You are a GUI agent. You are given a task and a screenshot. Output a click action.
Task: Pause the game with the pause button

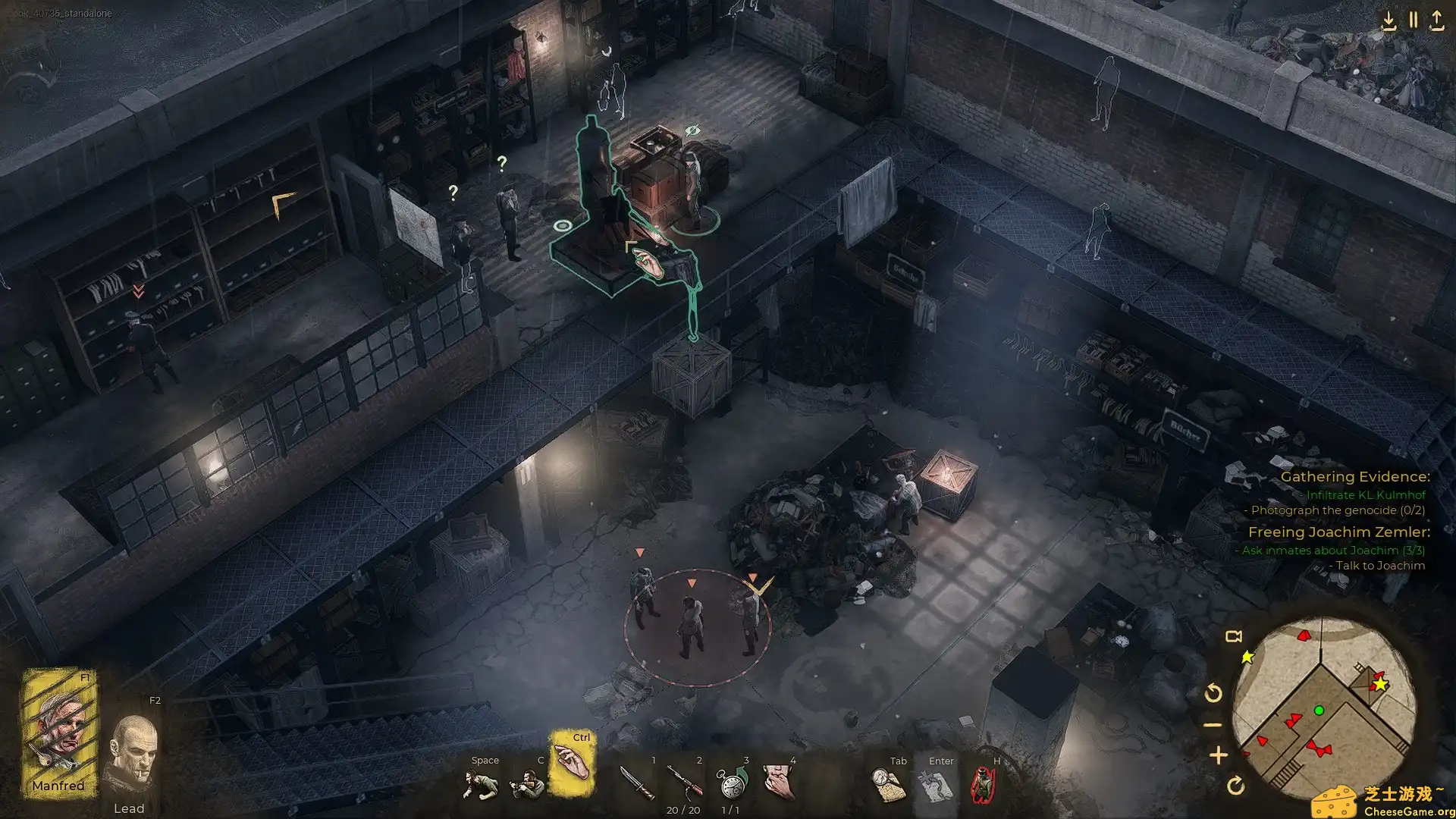[1414, 20]
